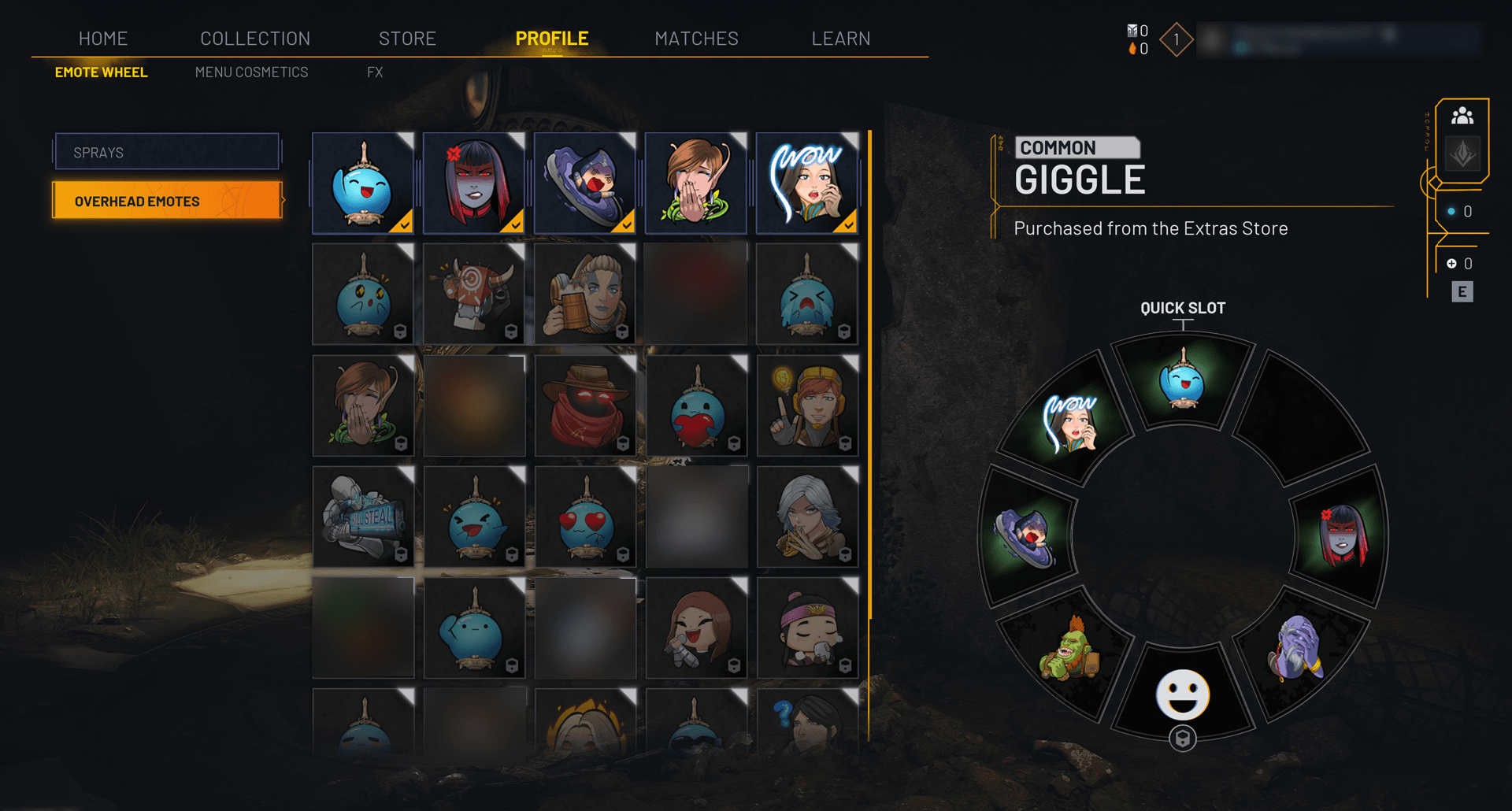The width and height of the screenshot is (1512, 811).
Task: Open the FX sub-tab
Action: point(375,72)
